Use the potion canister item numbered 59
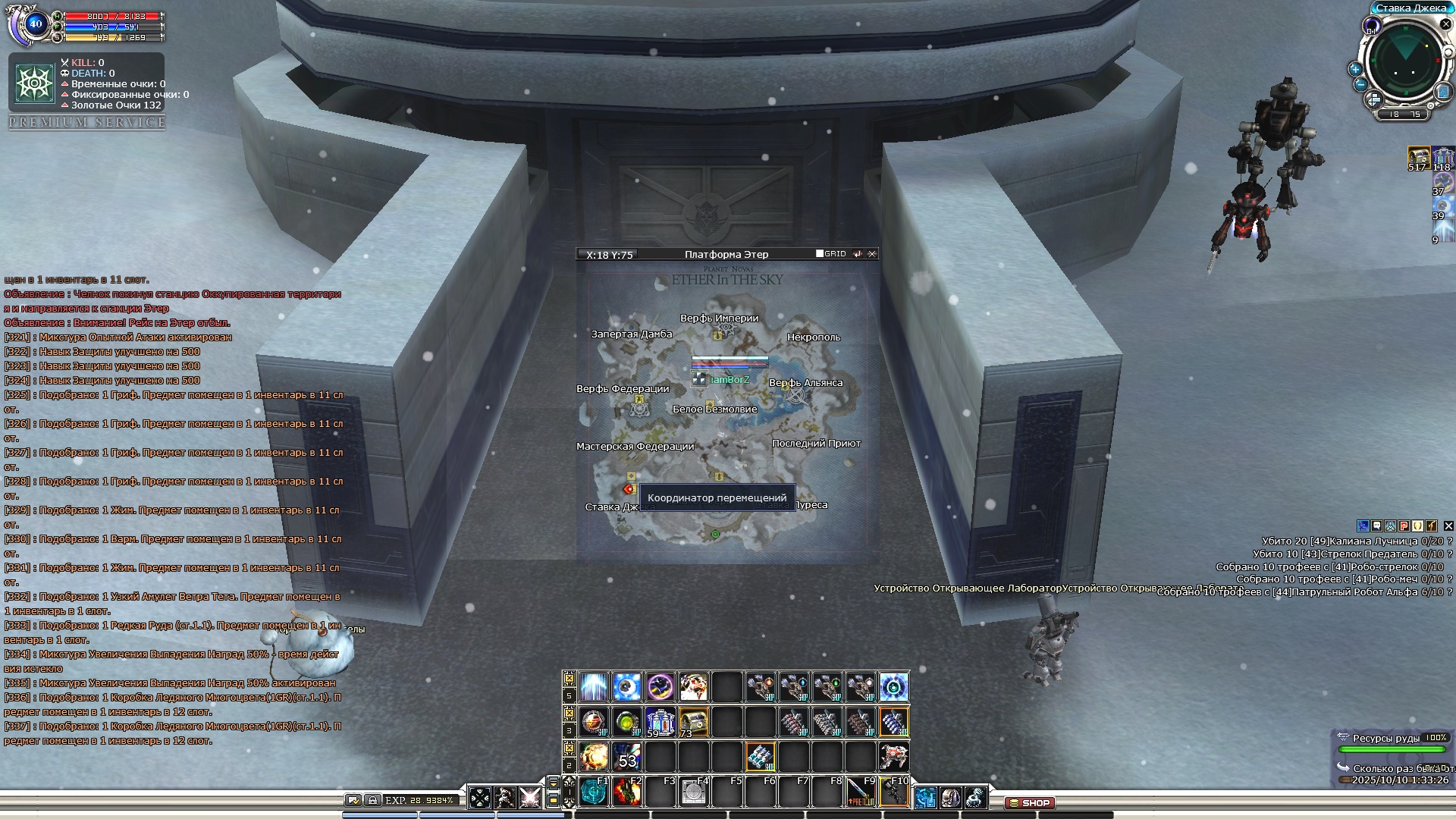The image size is (1456, 819). tap(660, 722)
